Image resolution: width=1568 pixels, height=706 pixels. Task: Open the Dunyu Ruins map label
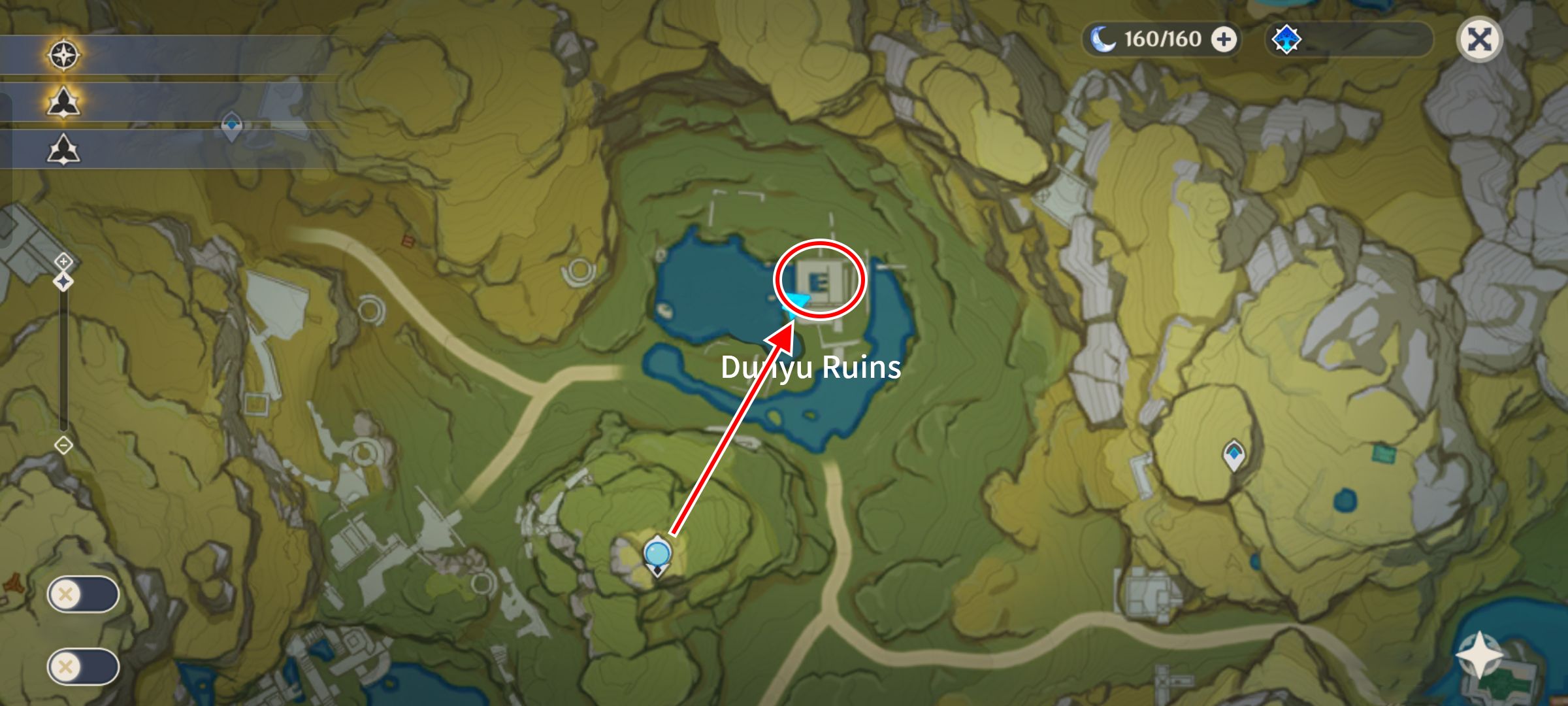coord(810,369)
